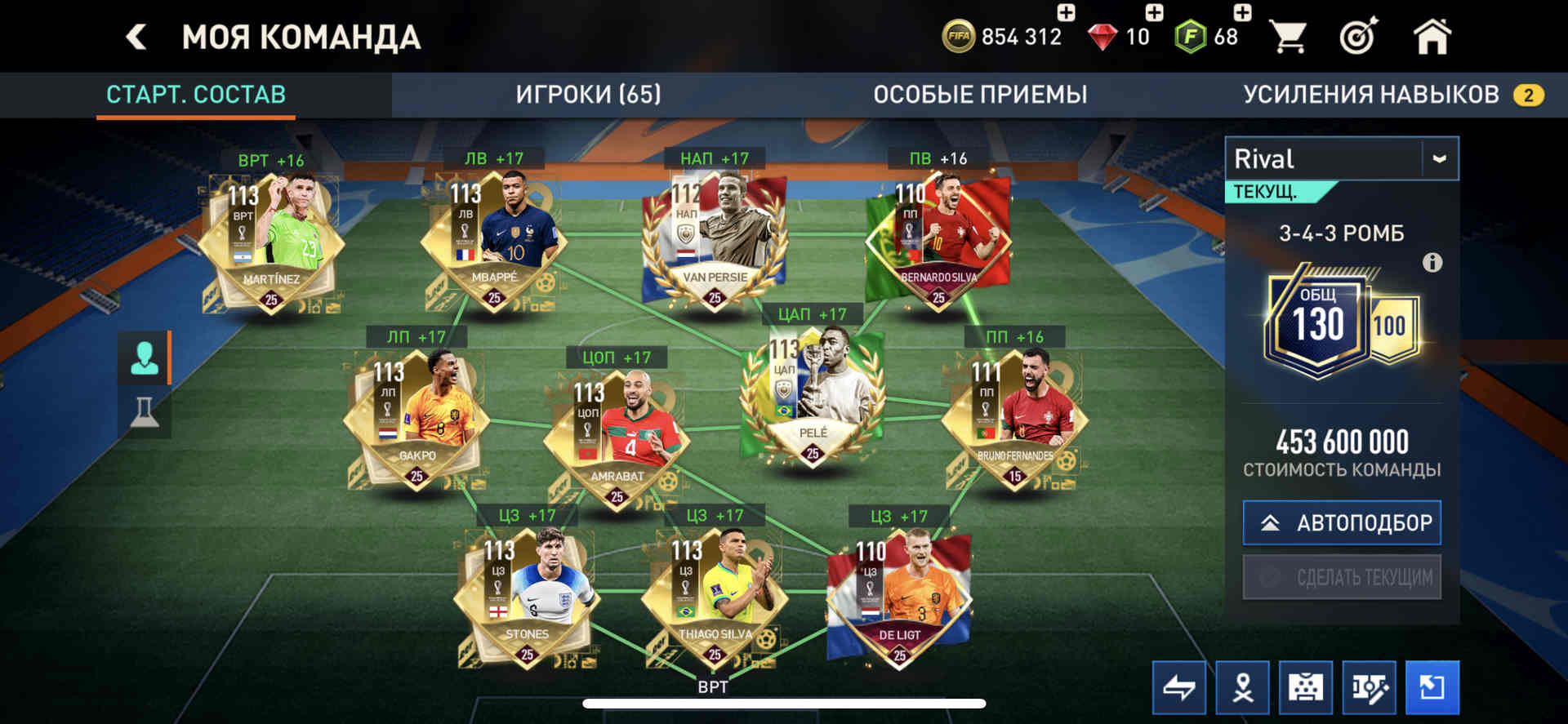Switch to the Игроки (65) tab
Viewport: 1568px width, 724px height.
[x=588, y=95]
